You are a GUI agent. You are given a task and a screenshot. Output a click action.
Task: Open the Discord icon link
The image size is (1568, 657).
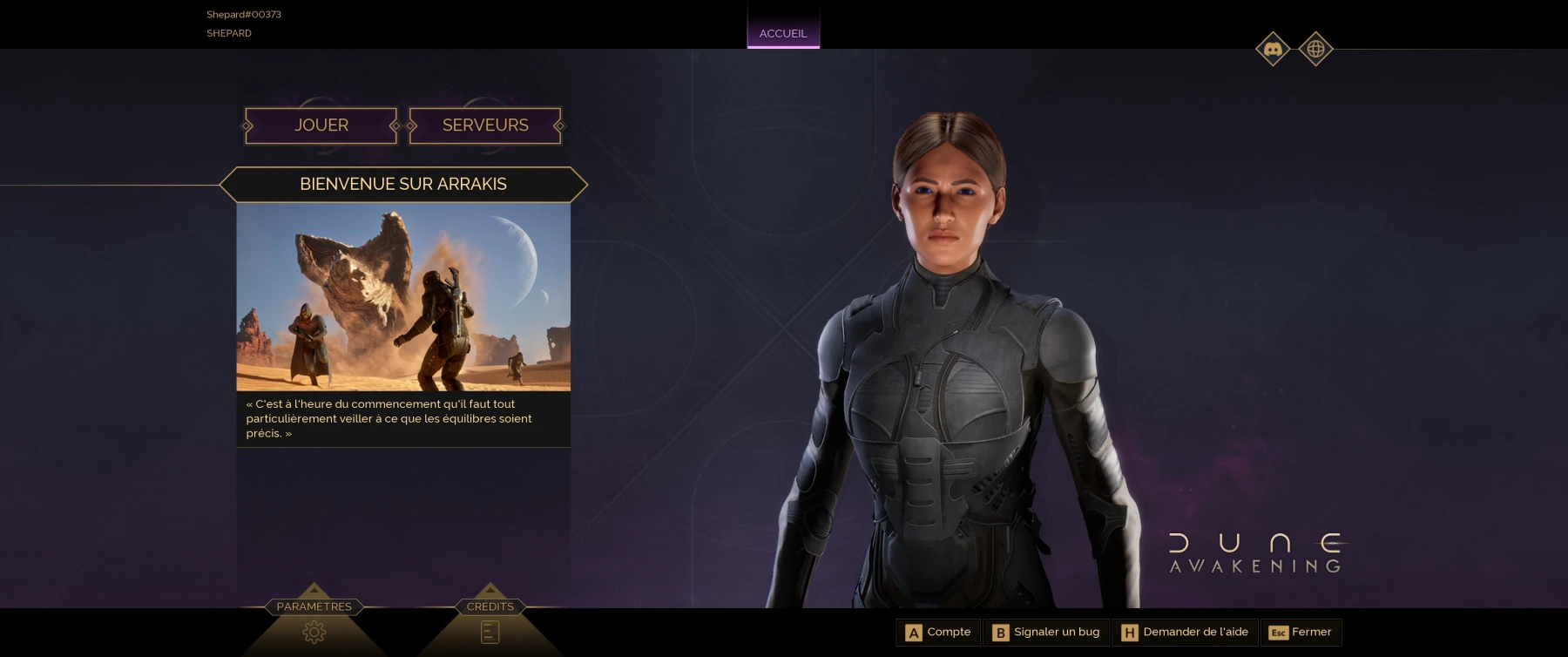1273,50
